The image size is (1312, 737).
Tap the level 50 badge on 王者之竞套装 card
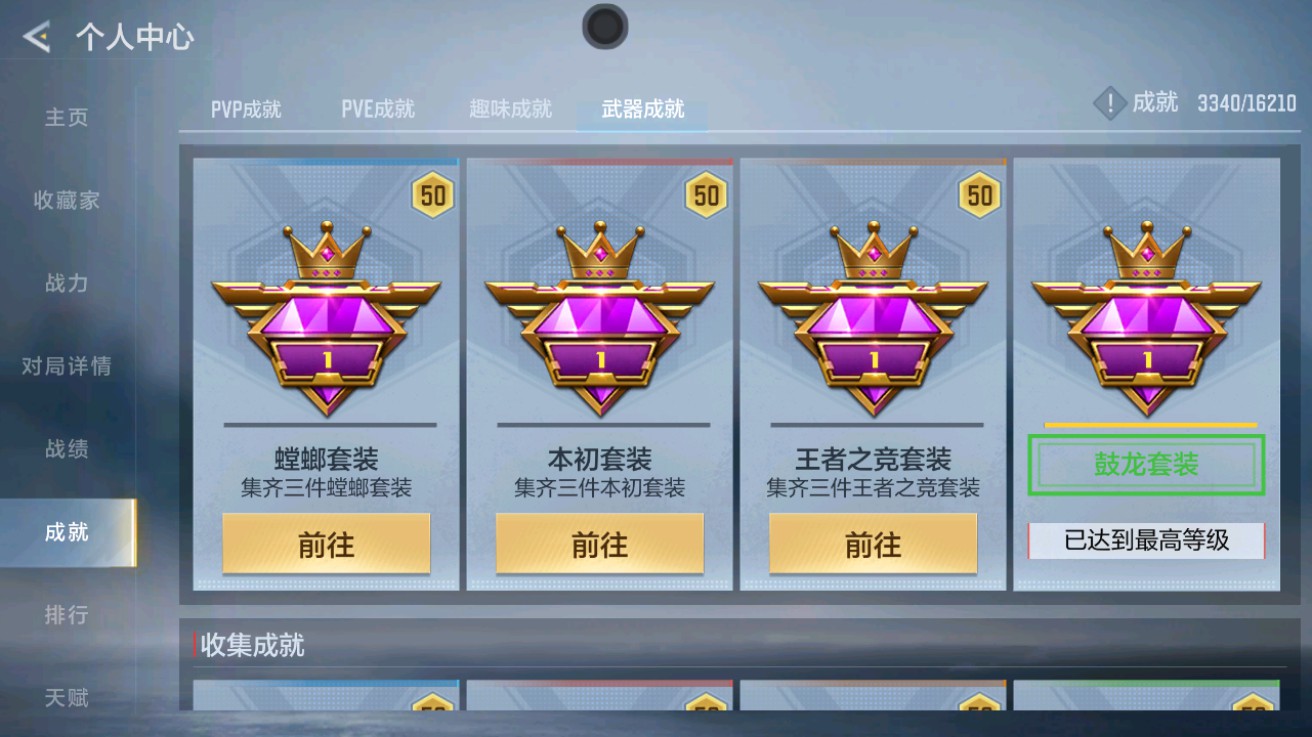pos(977,194)
